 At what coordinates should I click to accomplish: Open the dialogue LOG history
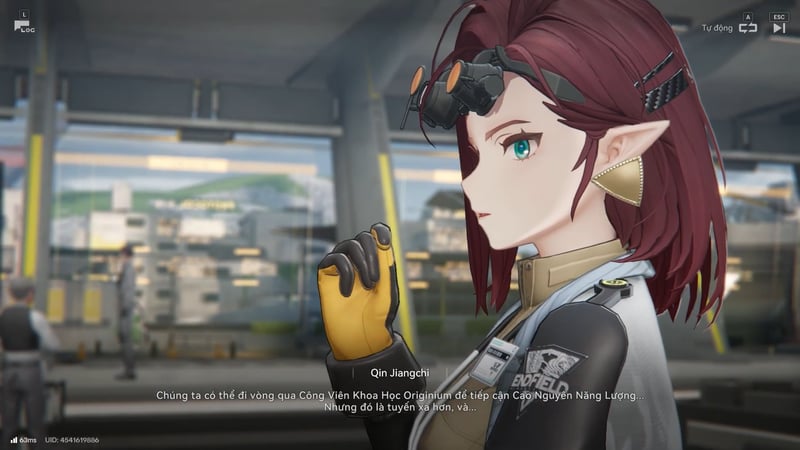(x=22, y=25)
